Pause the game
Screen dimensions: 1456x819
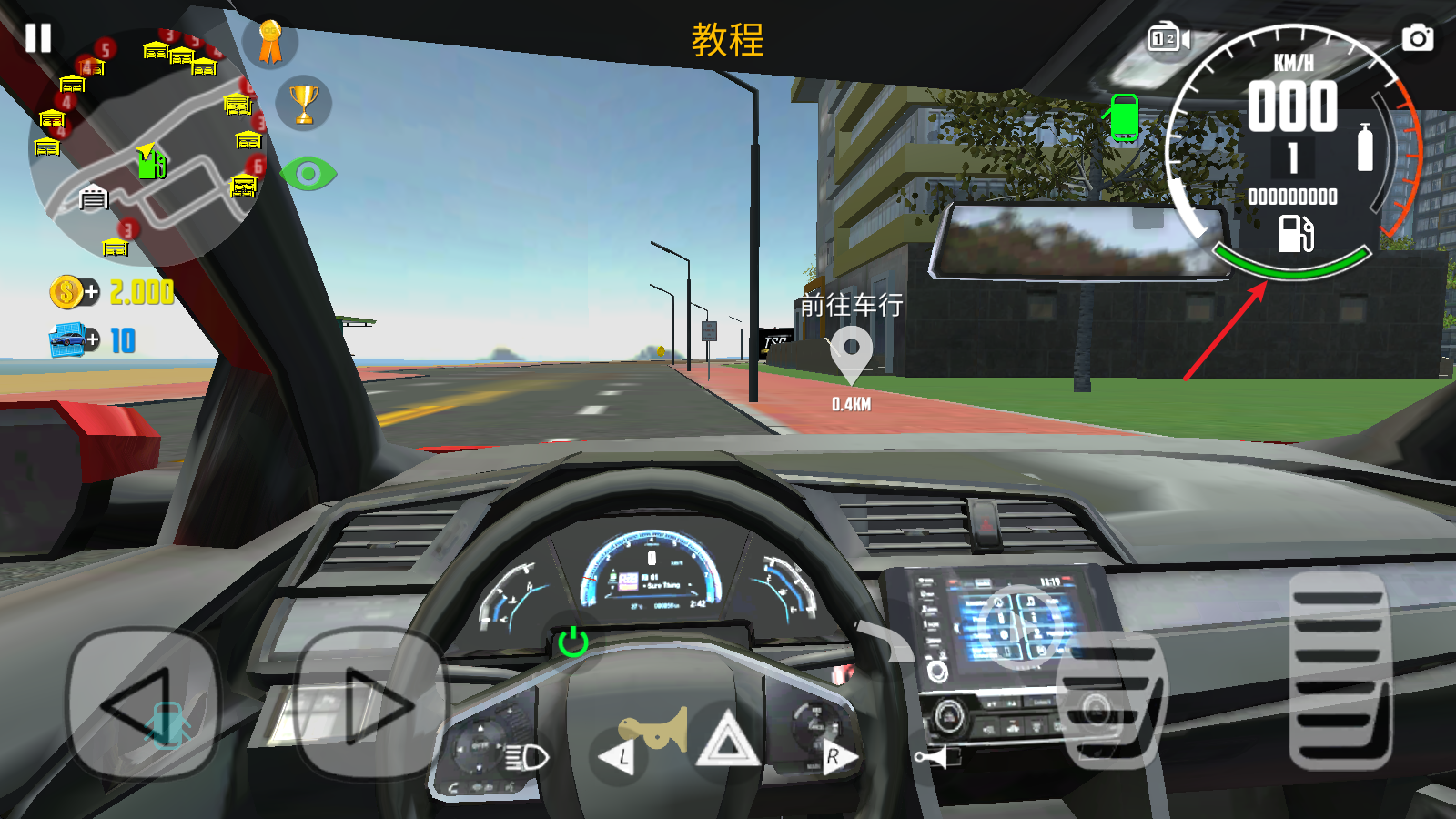[x=38, y=38]
